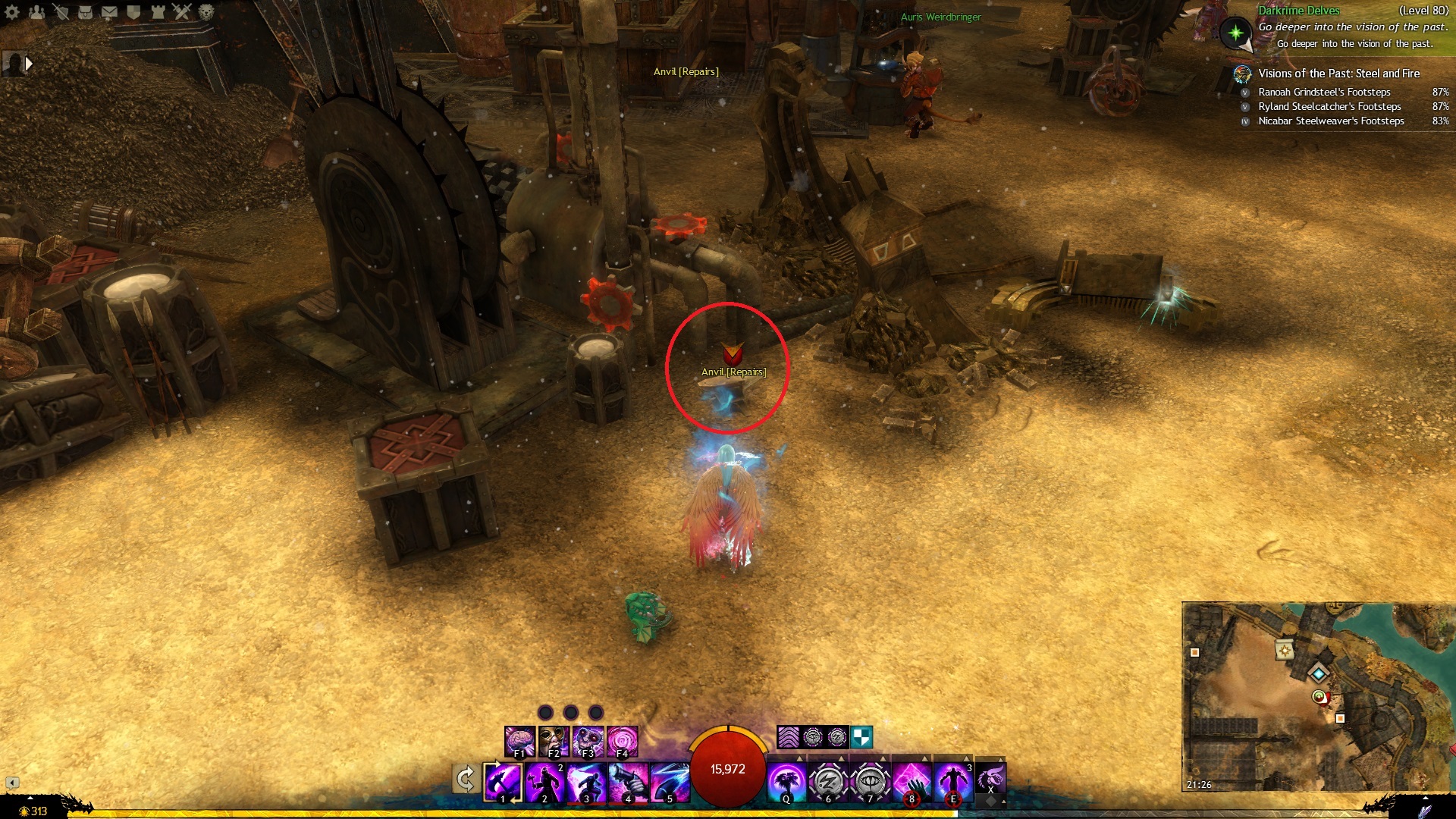The image size is (1456, 819).
Task: Trigger the brain shatter skill F1
Action: coord(520,741)
